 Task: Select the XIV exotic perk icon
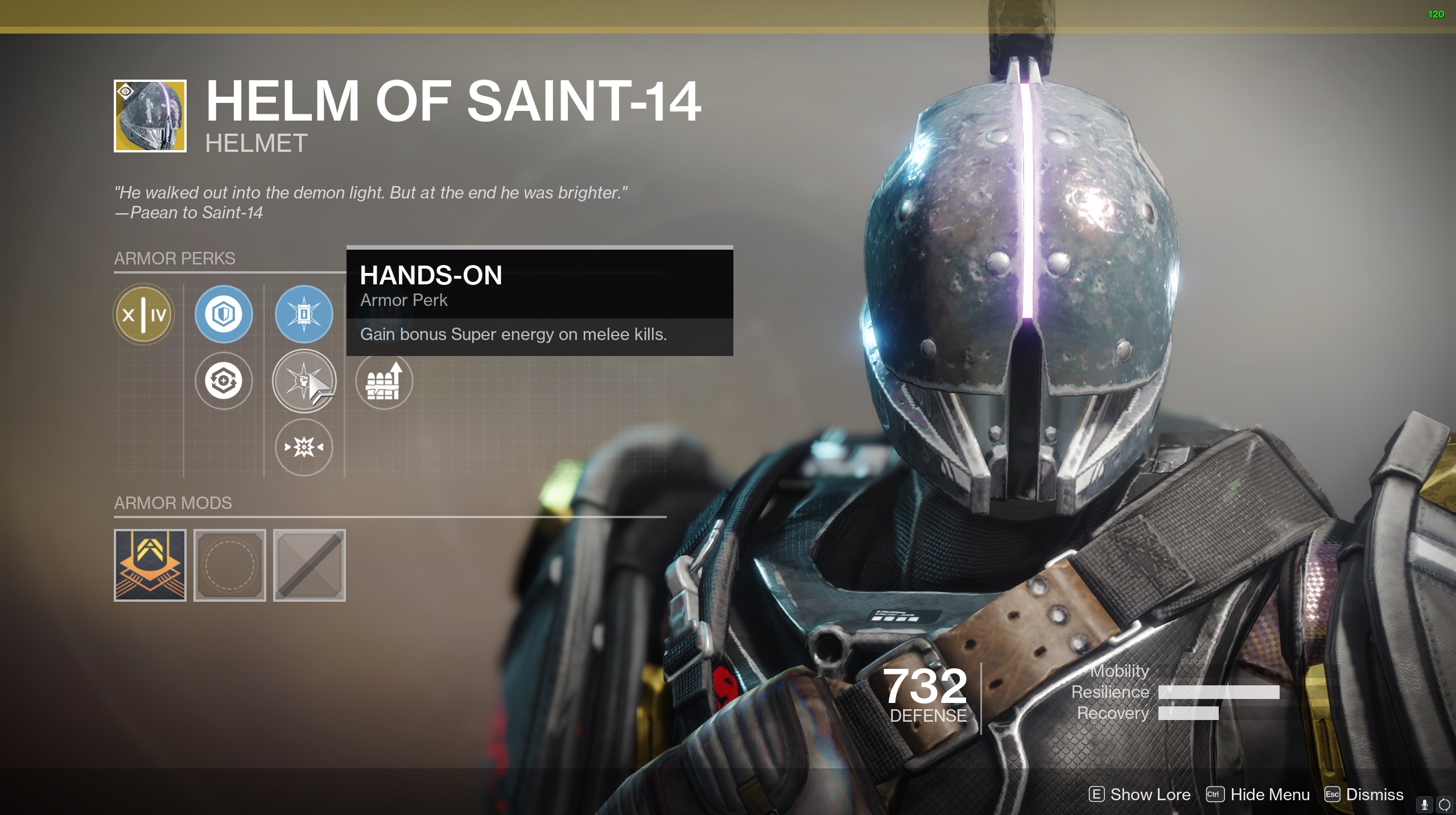(x=144, y=314)
